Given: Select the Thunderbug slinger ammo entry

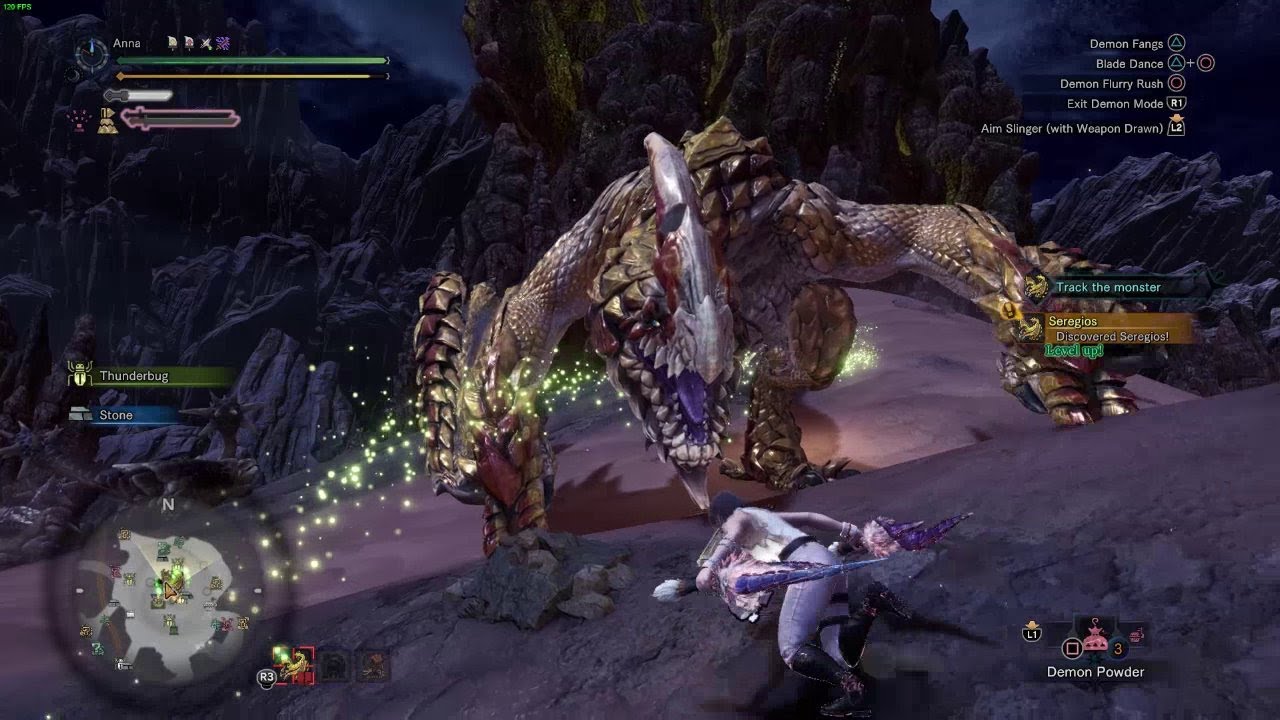Looking at the screenshot, I should pyautogui.click(x=134, y=376).
